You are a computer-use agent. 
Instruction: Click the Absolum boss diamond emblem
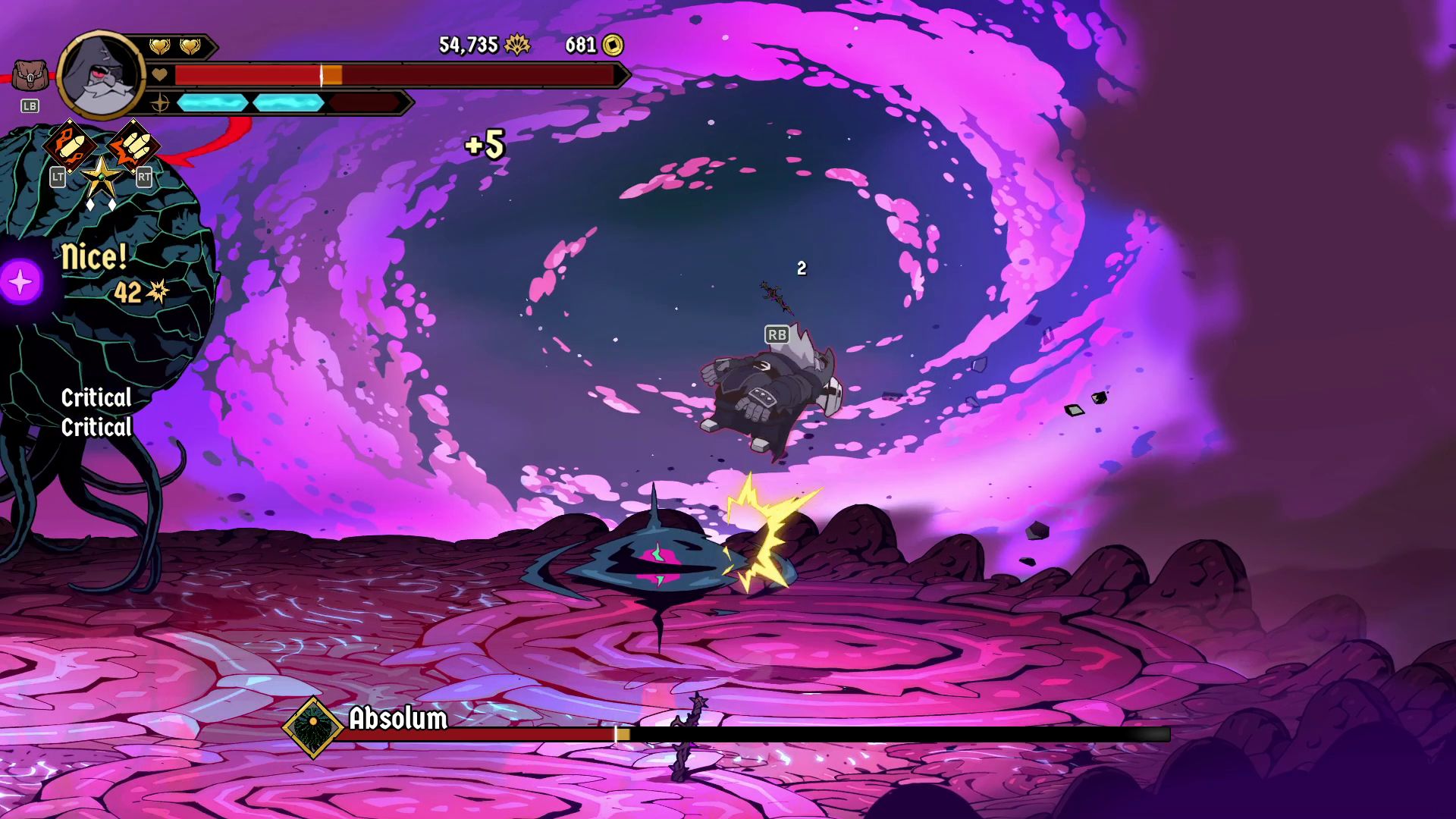click(312, 727)
